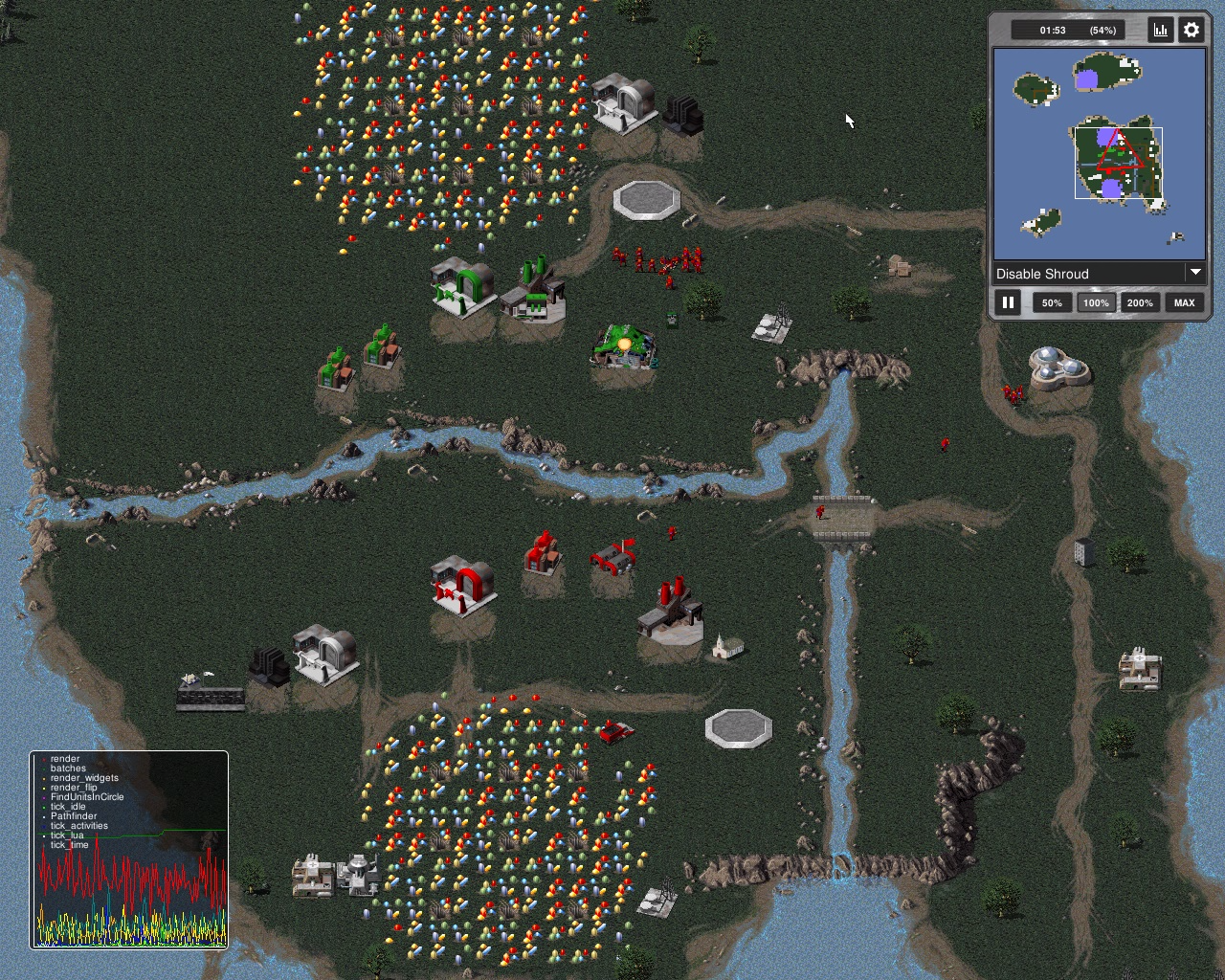Pause the replay playback
Viewport: 1225px width, 980px height.
pos(1008,302)
